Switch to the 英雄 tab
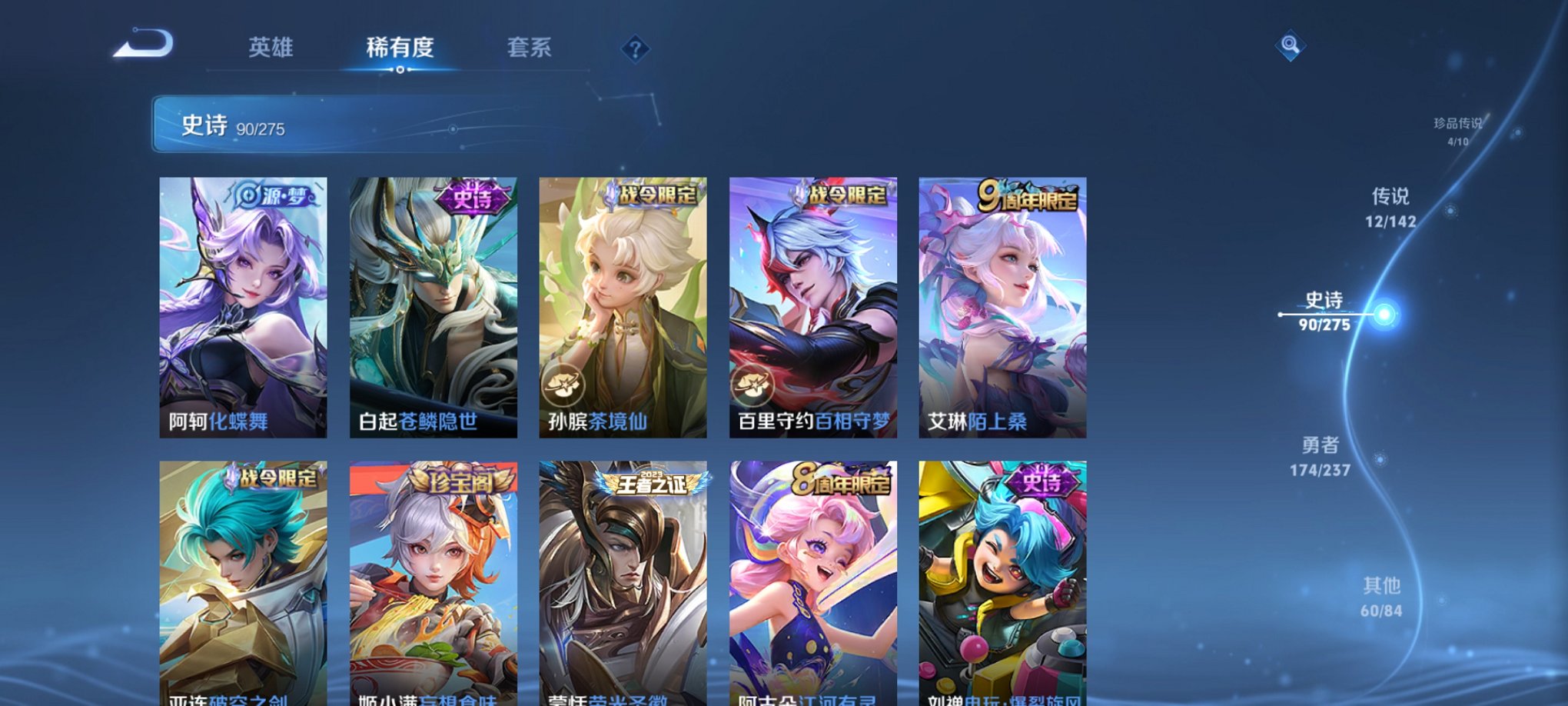The image size is (1568, 706). 273,48
